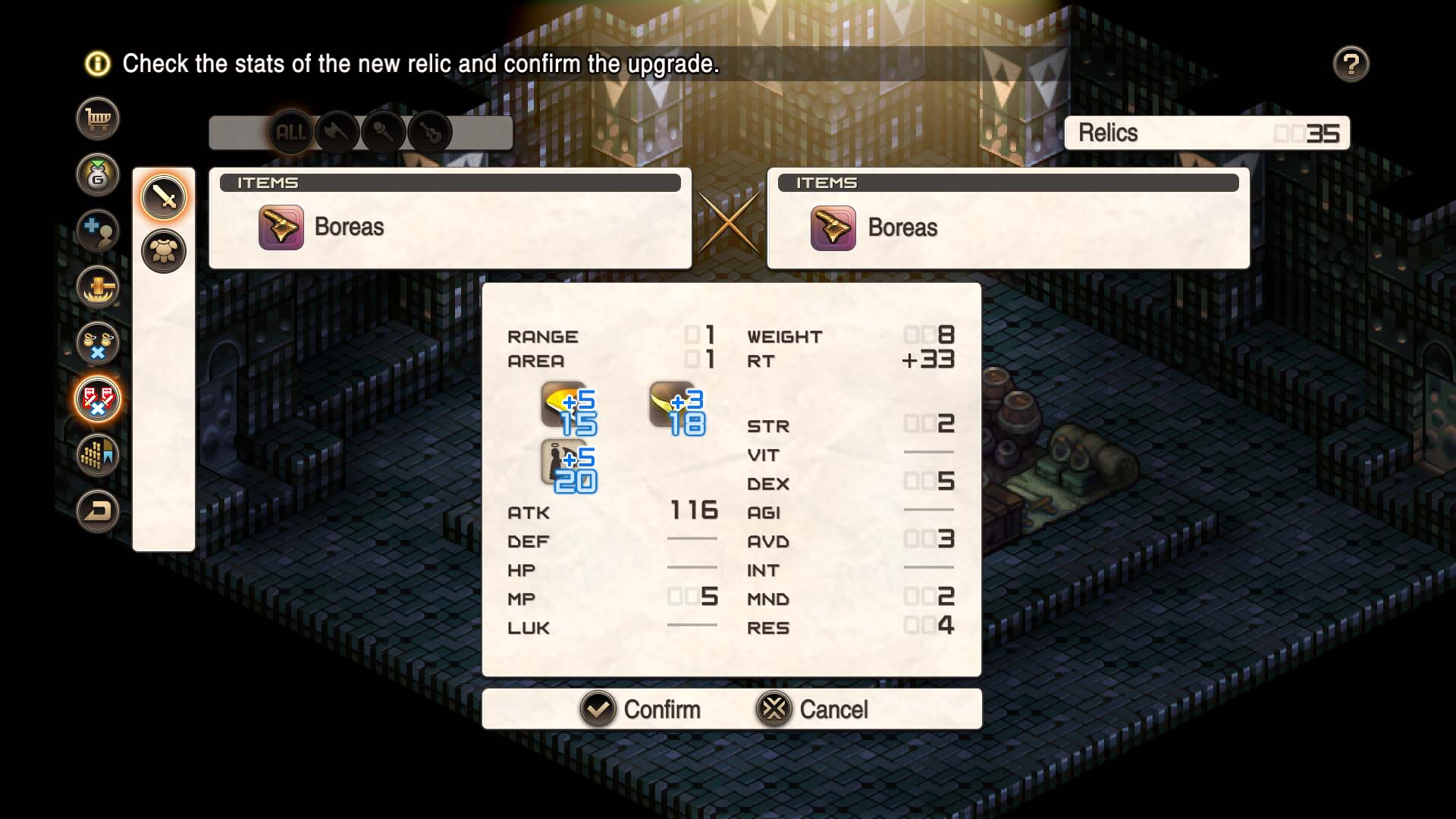This screenshot has height=819, width=1456.
Task: Open the crafting hammer icon
Action: tap(97, 287)
